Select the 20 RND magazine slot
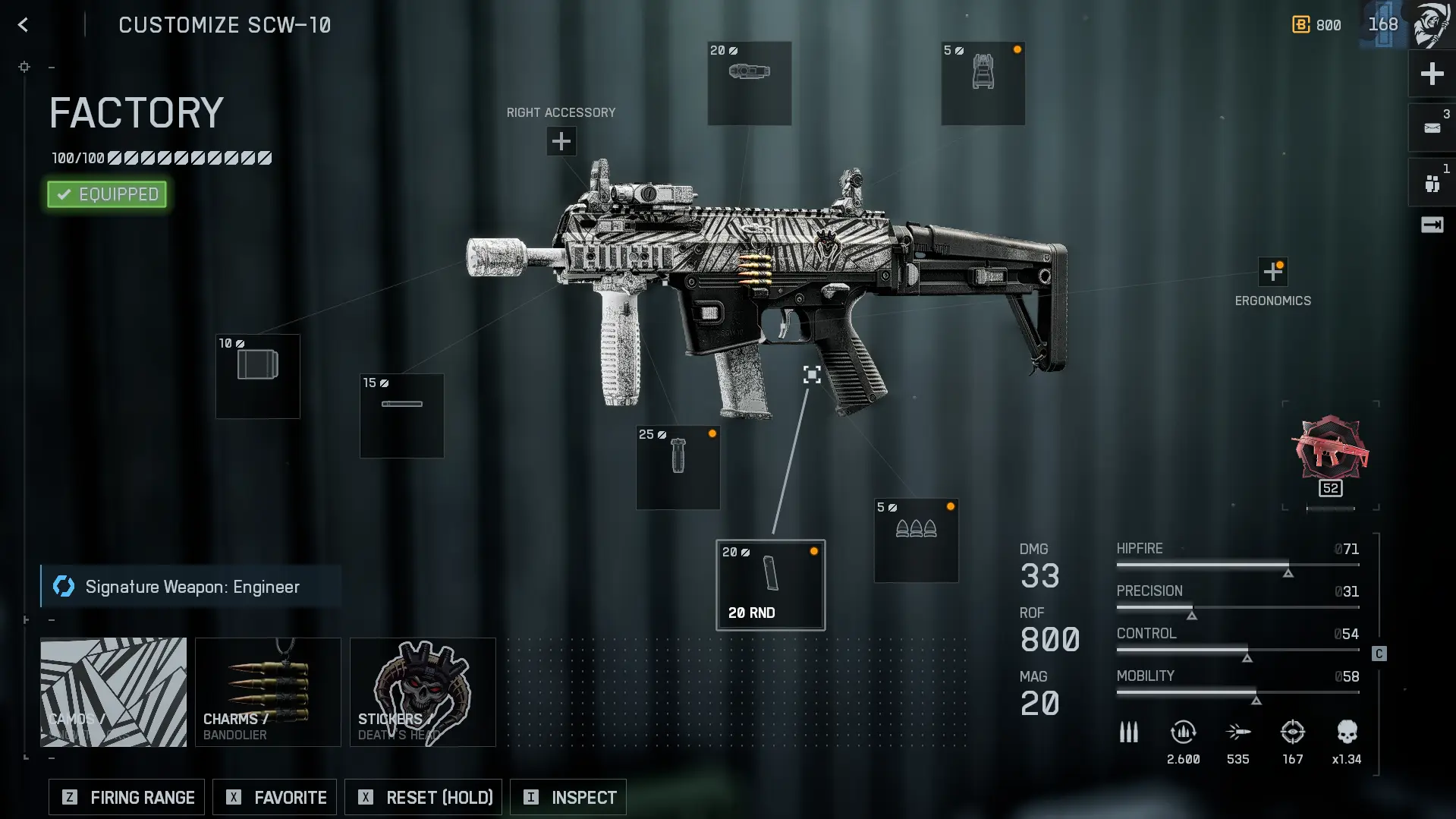The image size is (1456, 819). [x=770, y=584]
